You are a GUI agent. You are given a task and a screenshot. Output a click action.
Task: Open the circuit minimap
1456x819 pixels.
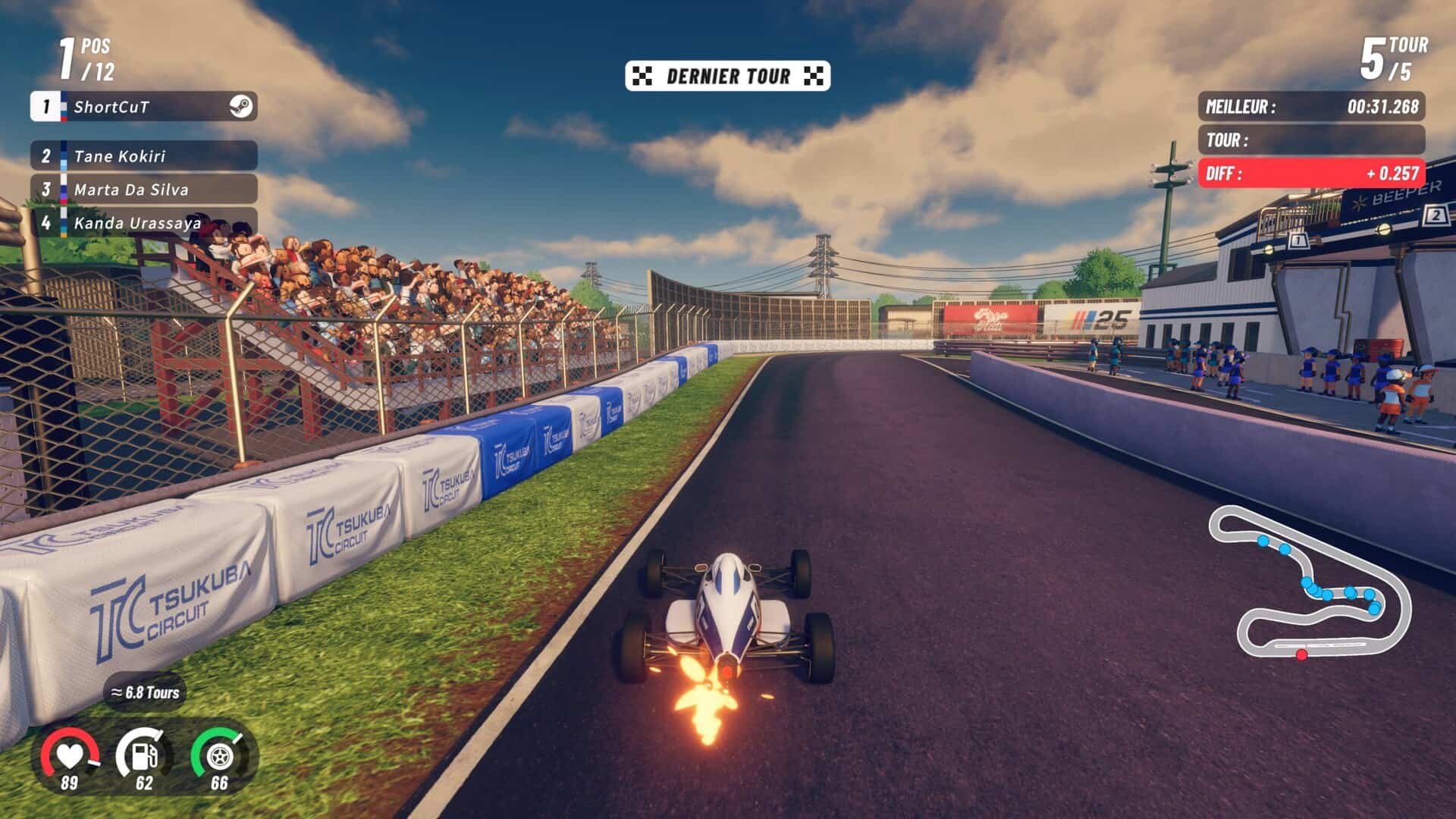tap(1310, 584)
